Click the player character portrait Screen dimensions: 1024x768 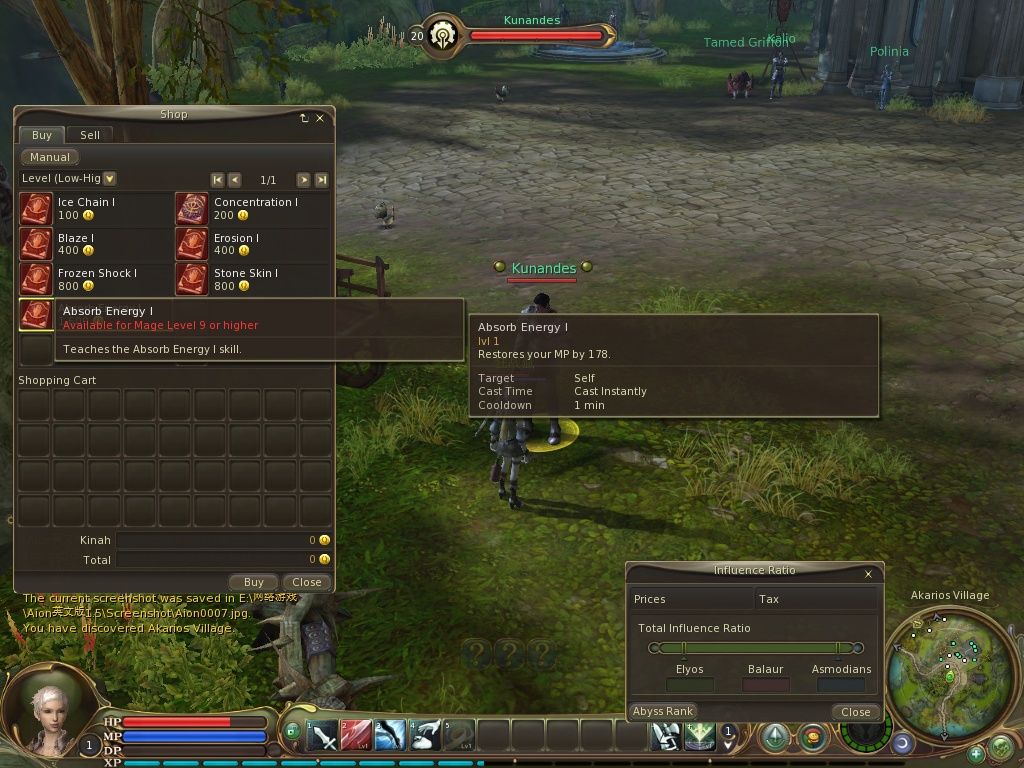tap(47, 715)
